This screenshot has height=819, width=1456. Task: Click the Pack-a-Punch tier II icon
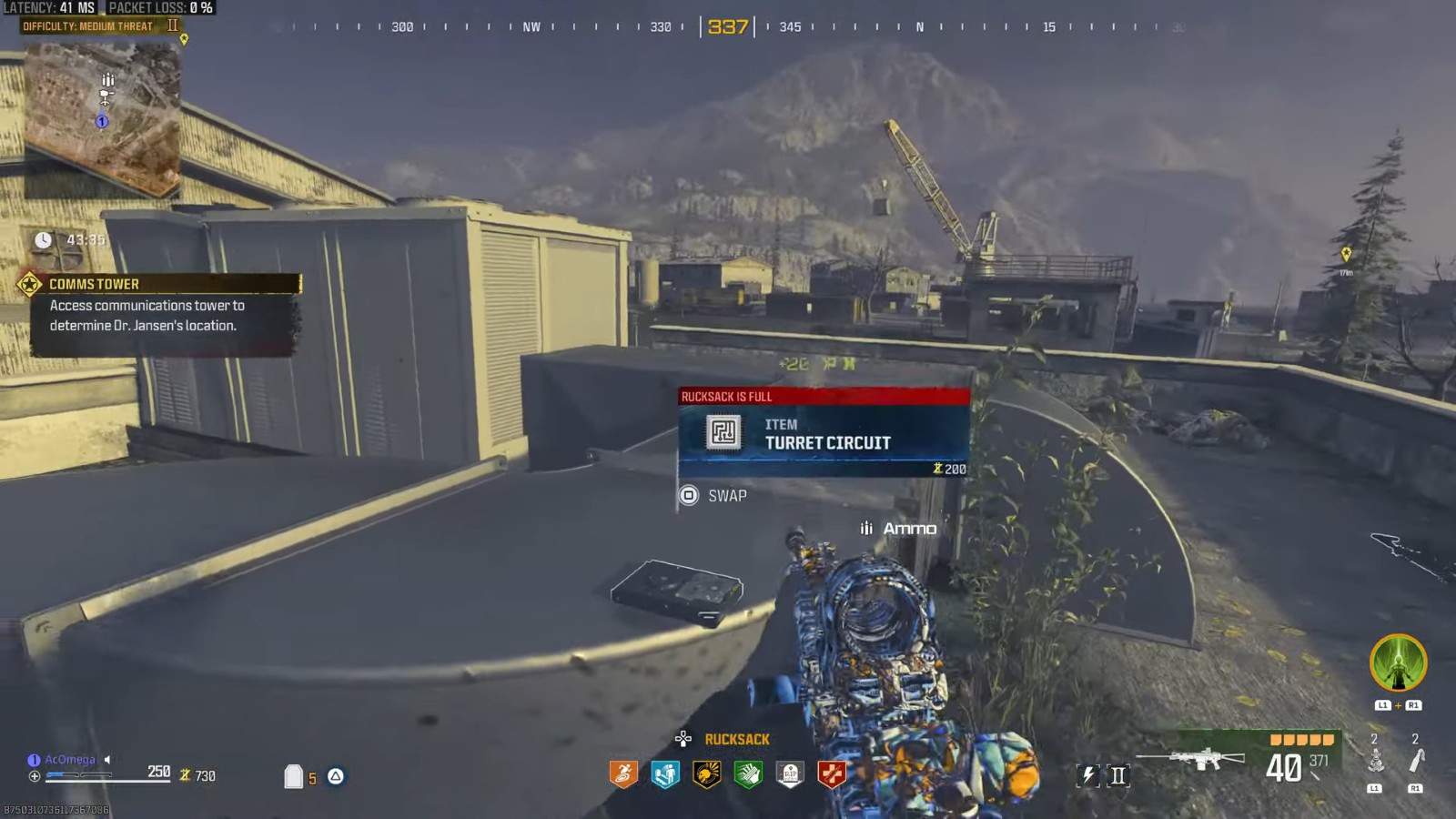click(1118, 775)
